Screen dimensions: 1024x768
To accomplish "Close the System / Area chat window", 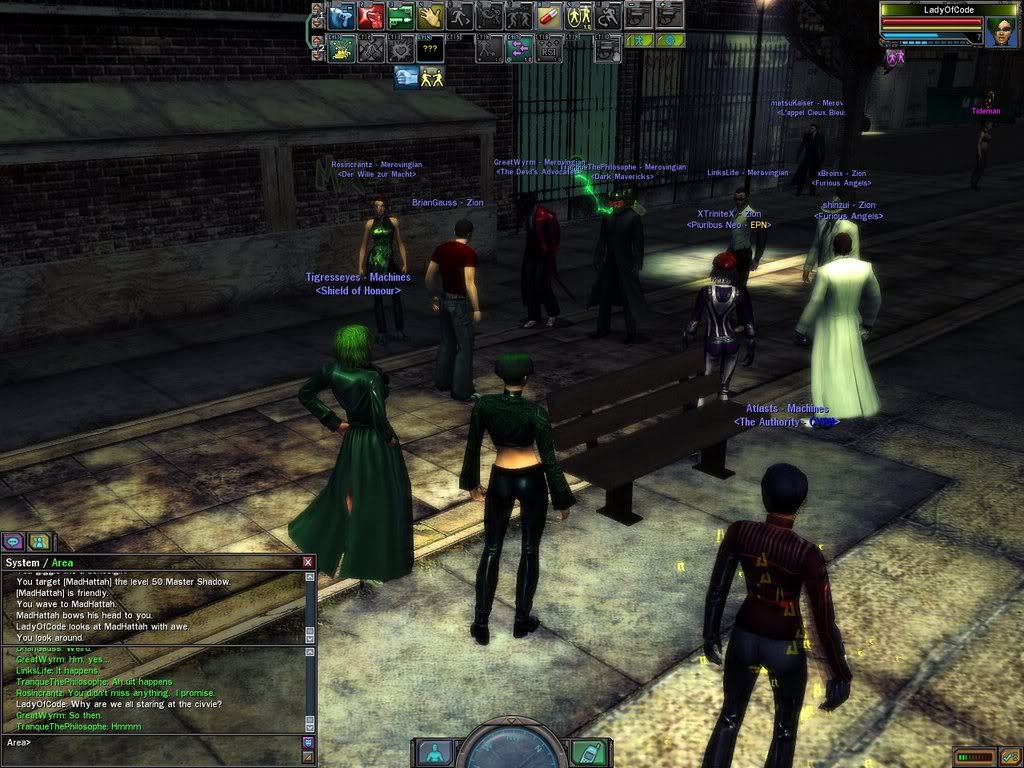I will coord(308,563).
